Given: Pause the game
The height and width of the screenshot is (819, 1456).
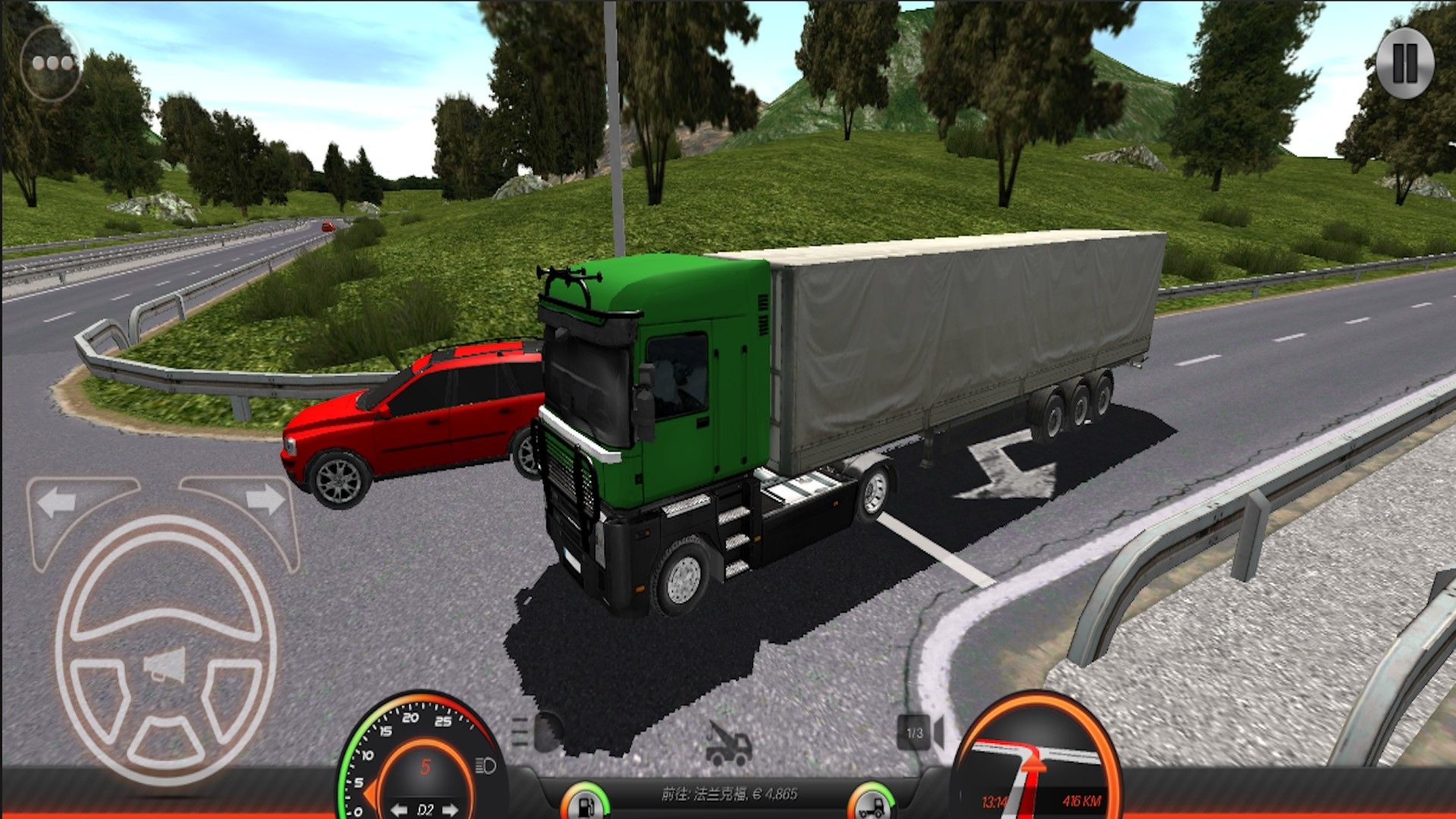Looking at the screenshot, I should point(1404,64).
